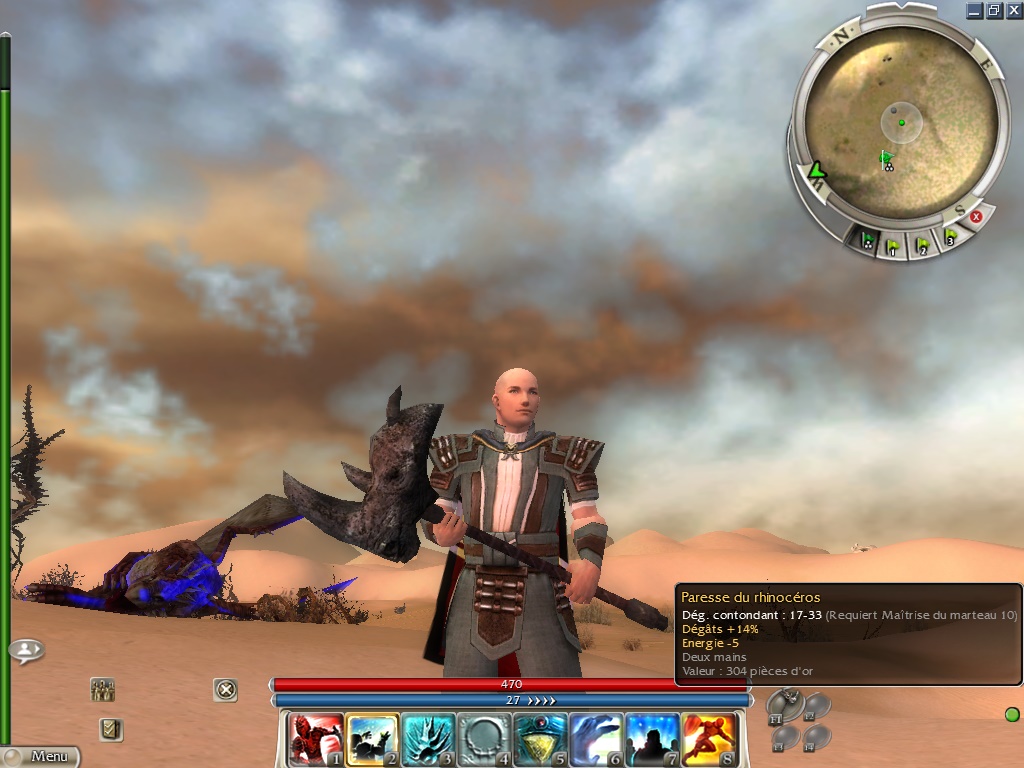Open the quest log checklist icon

tap(111, 729)
